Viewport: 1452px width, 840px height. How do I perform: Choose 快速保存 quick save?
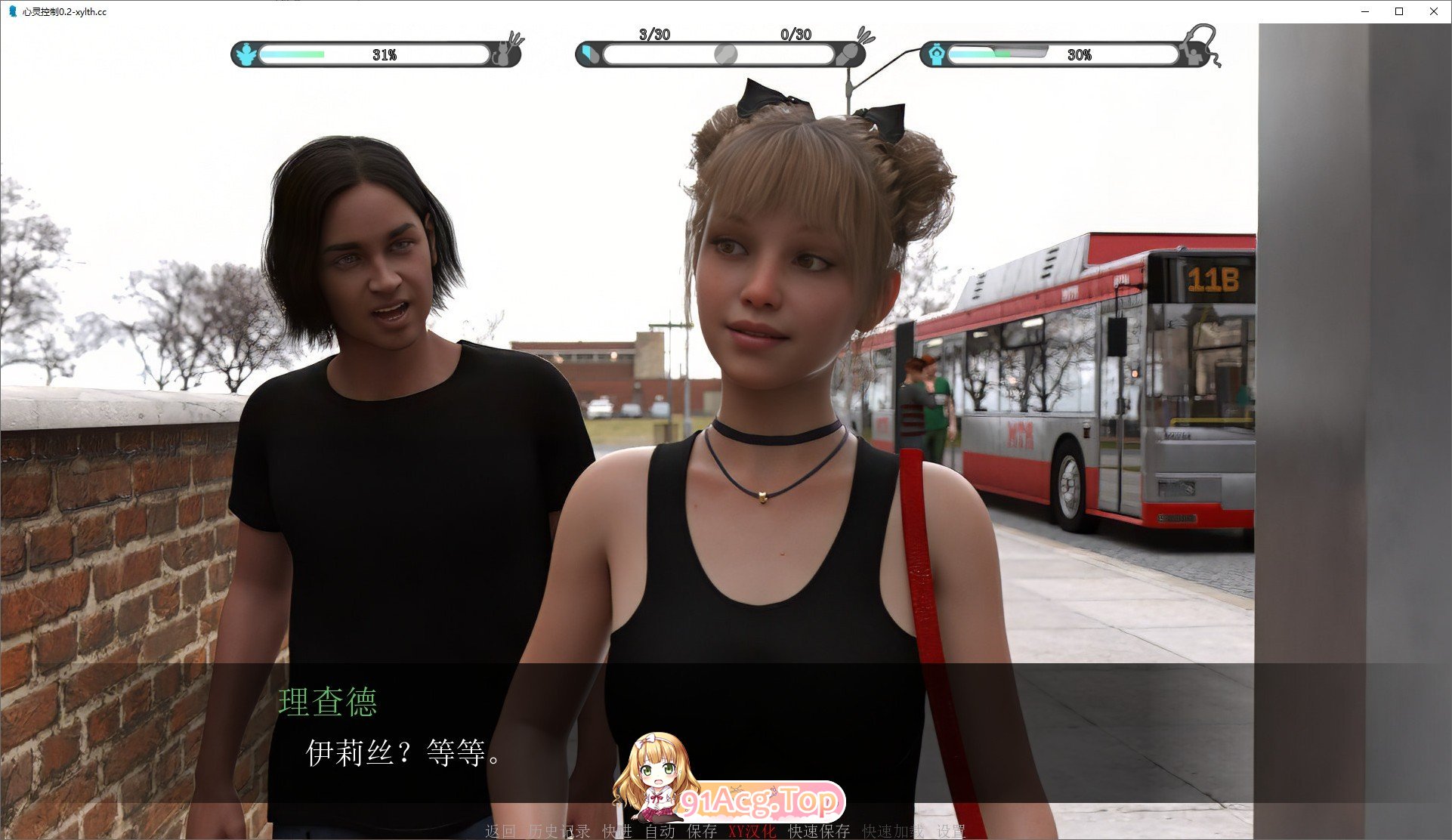tap(819, 831)
